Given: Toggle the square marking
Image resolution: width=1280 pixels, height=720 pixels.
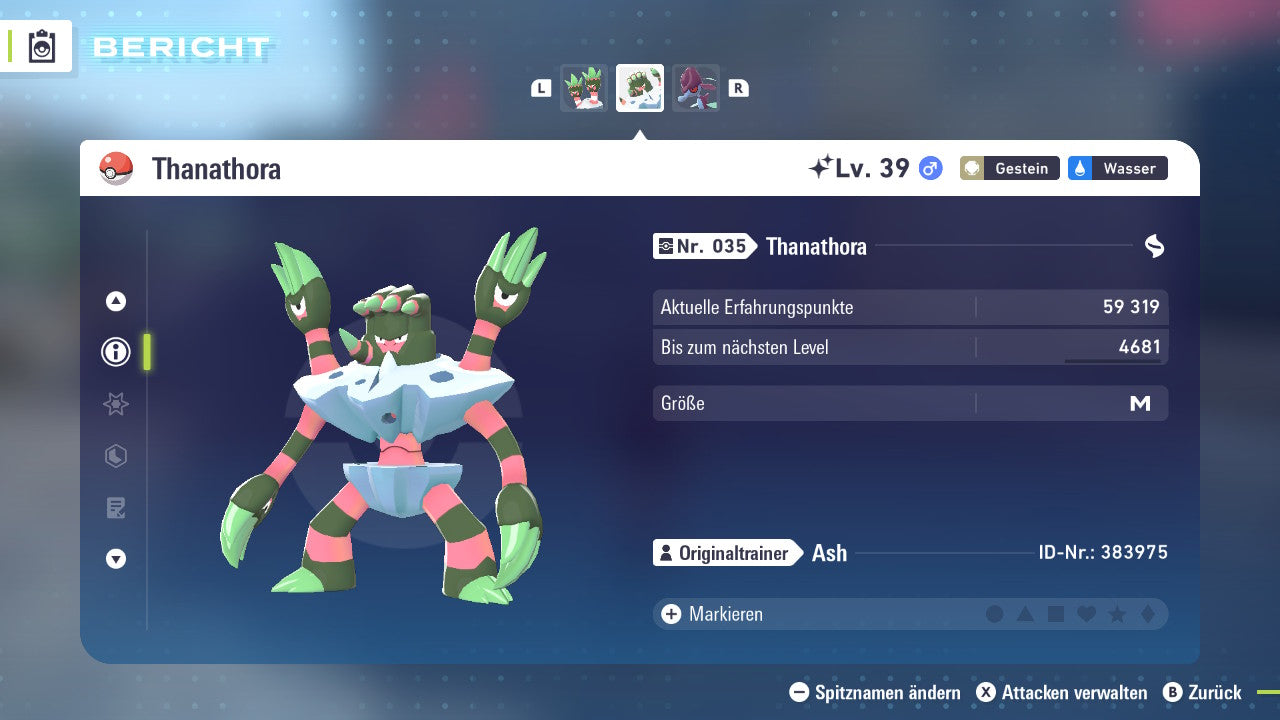Looking at the screenshot, I should [1056, 614].
